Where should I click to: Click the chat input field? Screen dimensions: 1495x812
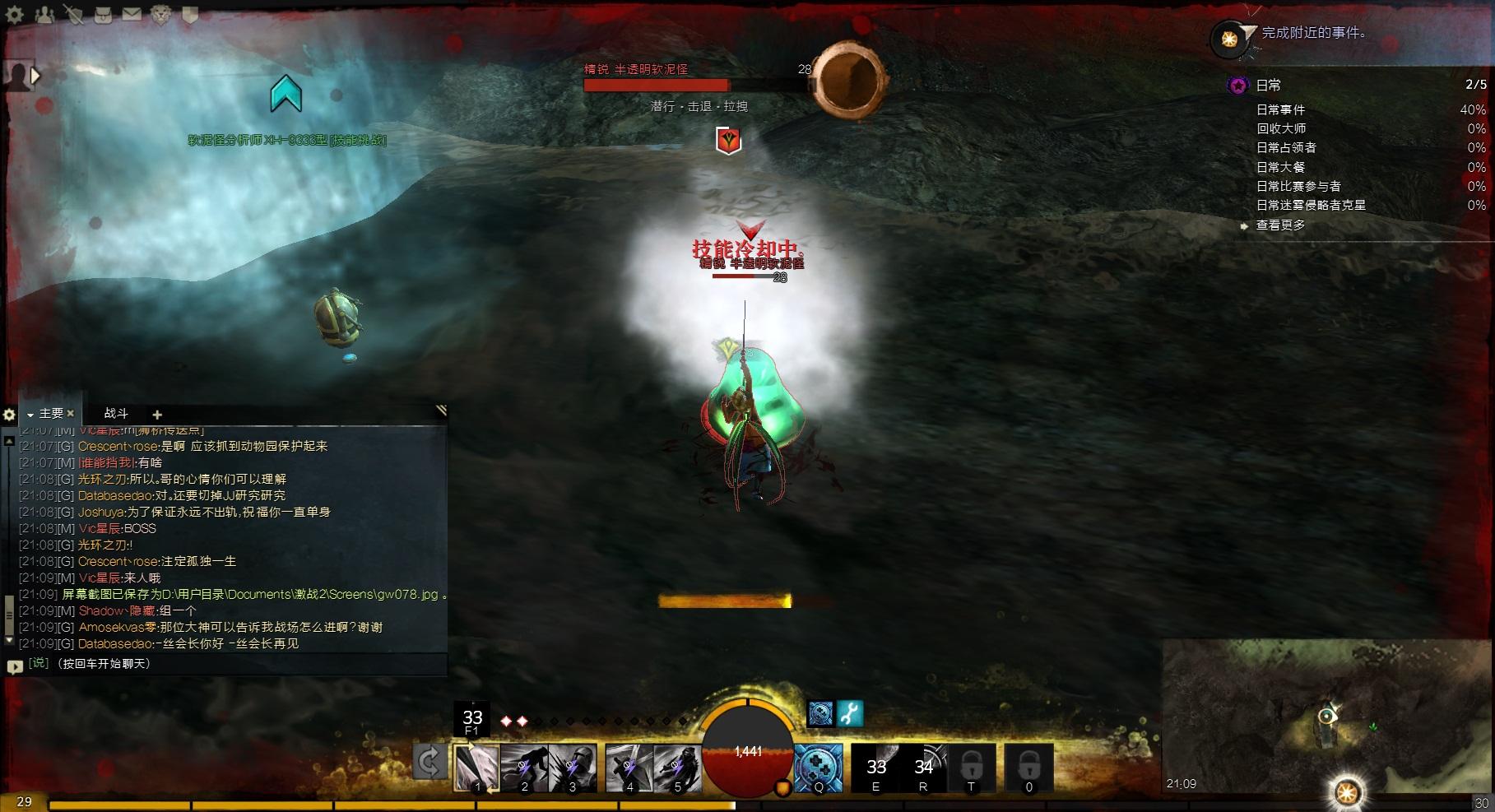tap(230, 664)
